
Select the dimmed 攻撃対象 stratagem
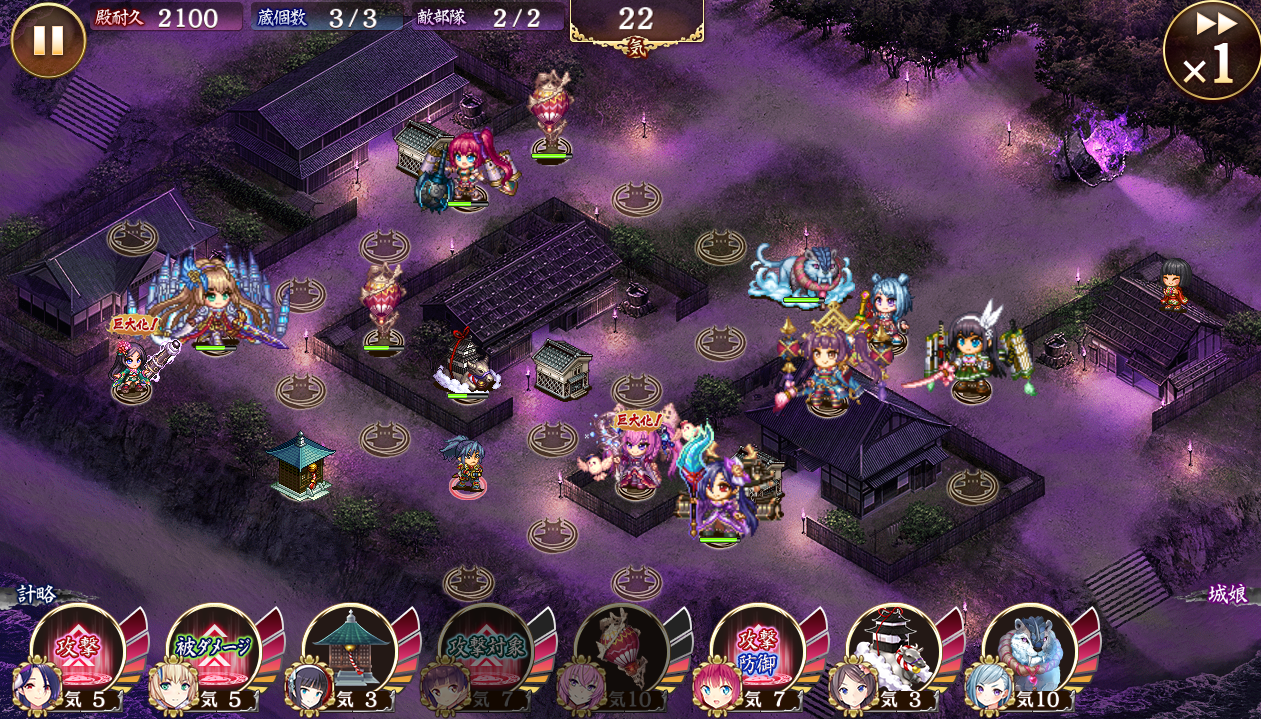485,648
